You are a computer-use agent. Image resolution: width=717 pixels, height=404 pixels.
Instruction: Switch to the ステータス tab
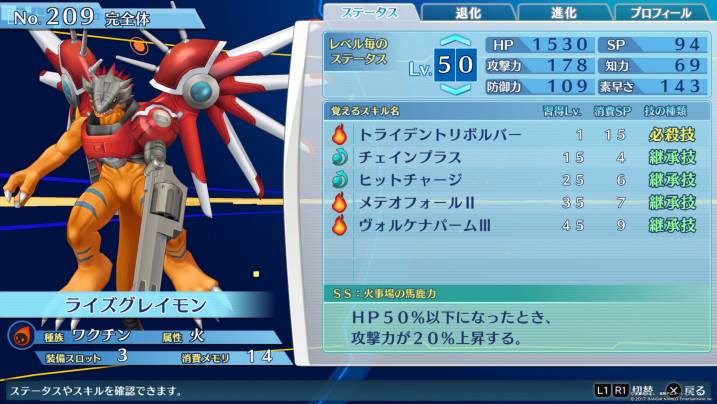tap(370, 12)
